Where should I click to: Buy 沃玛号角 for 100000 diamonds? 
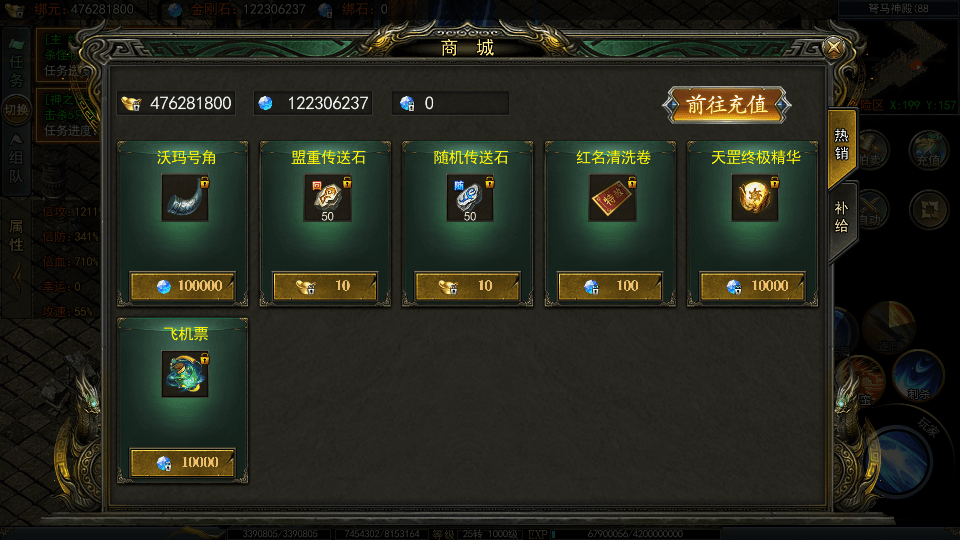(183, 286)
